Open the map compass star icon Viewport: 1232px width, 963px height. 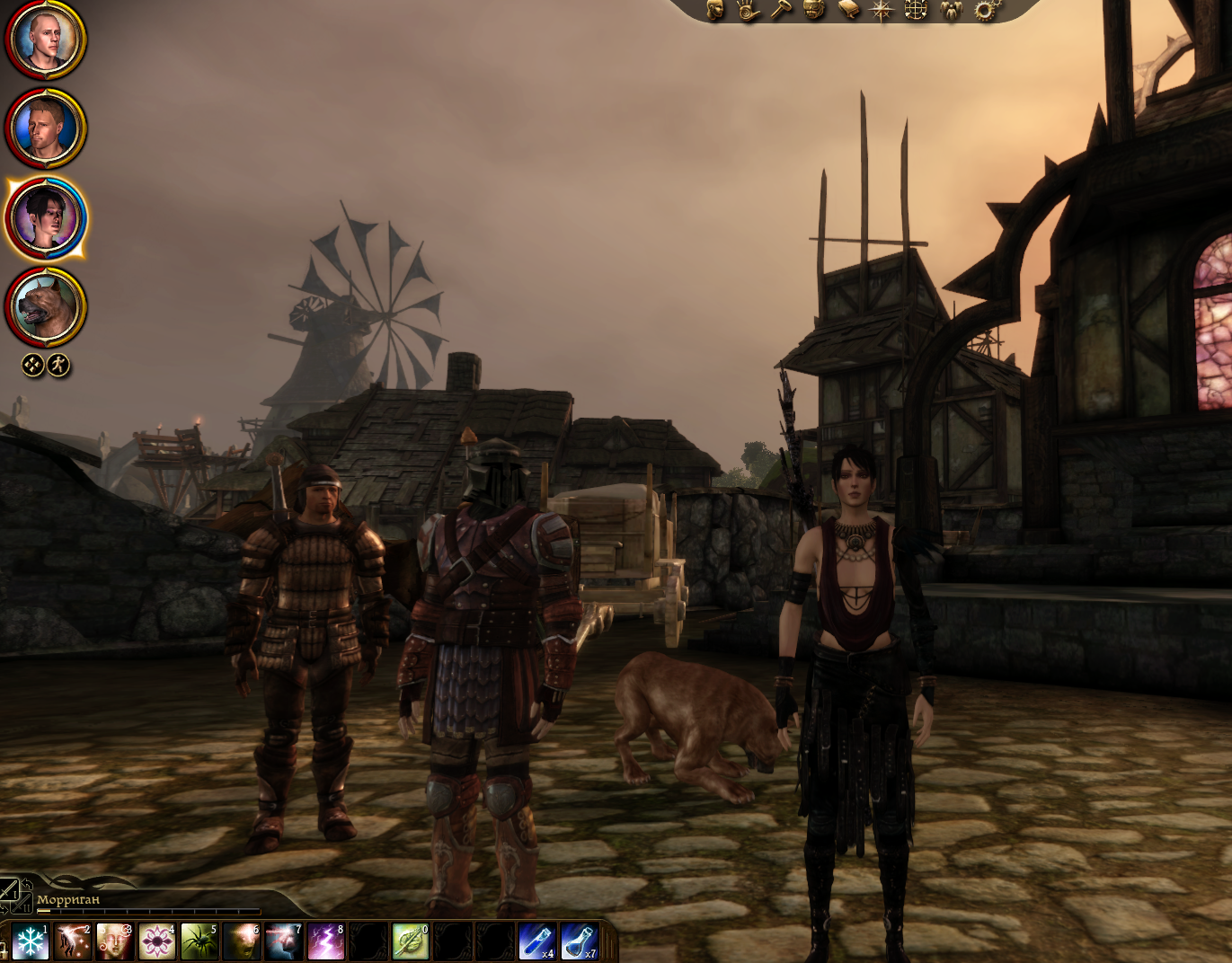click(x=882, y=11)
